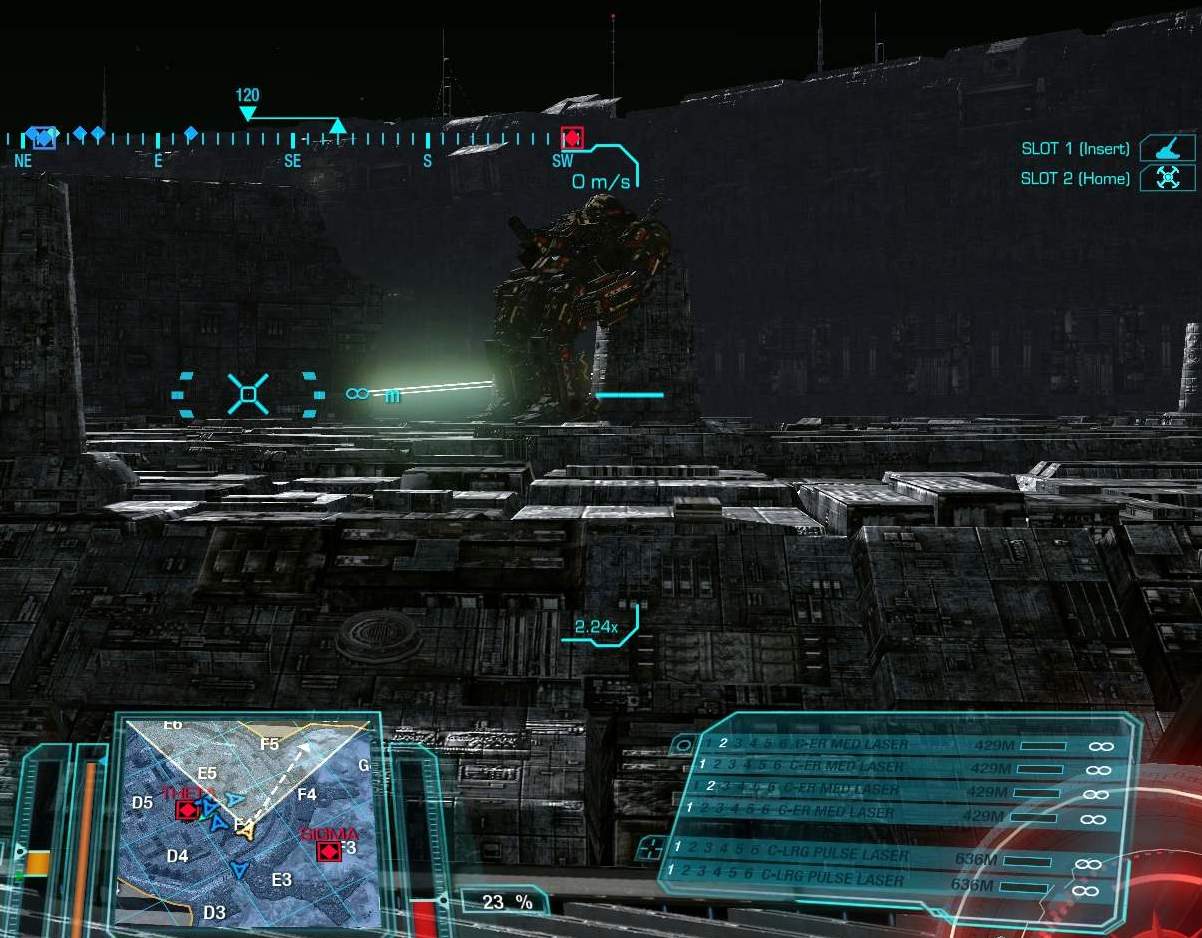Viewport: 1202px width, 938px height.
Task: Select the SIGMA marker on the minimap
Action: pos(327,851)
